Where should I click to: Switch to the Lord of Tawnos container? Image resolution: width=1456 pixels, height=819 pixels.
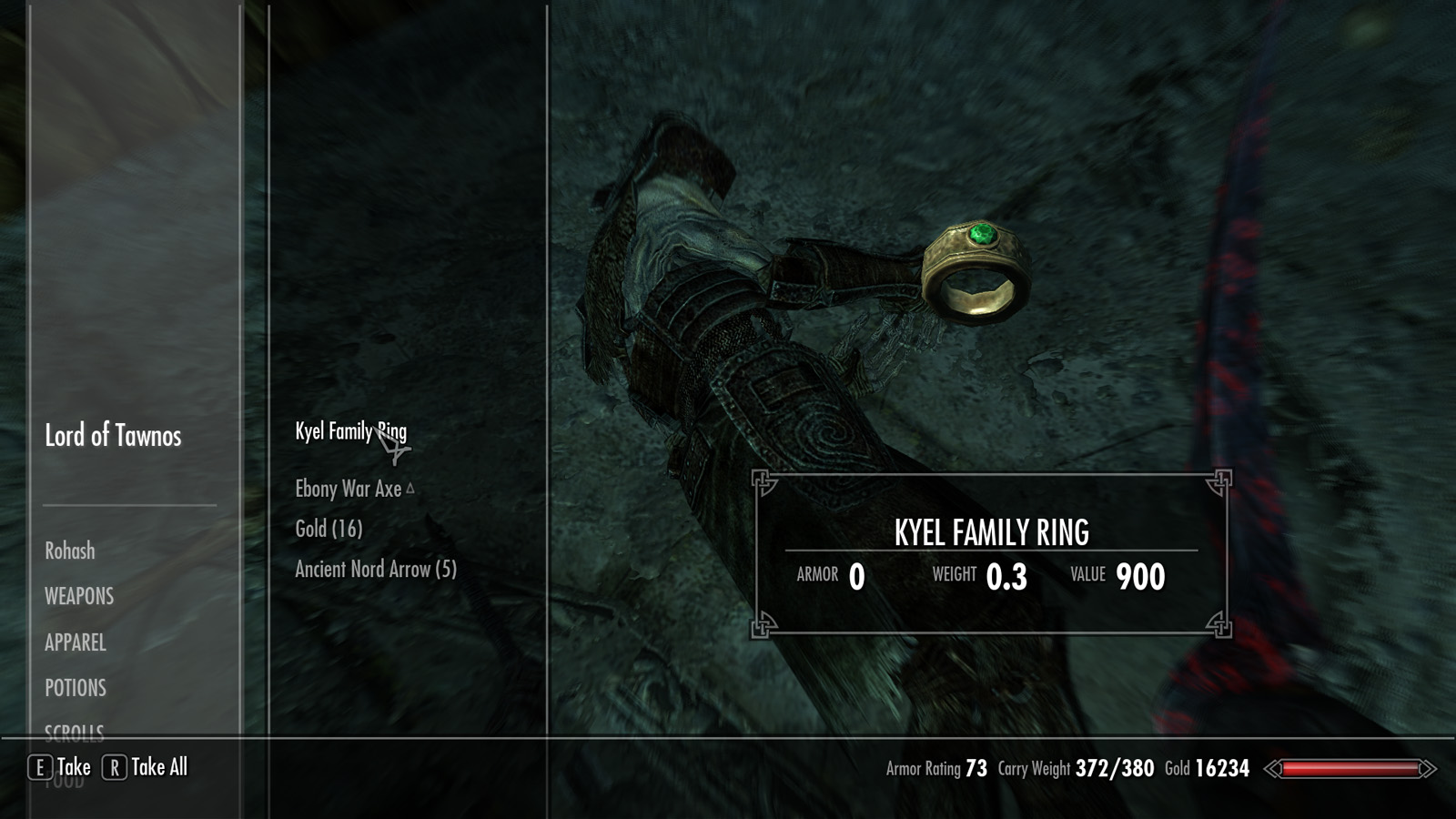113,436
